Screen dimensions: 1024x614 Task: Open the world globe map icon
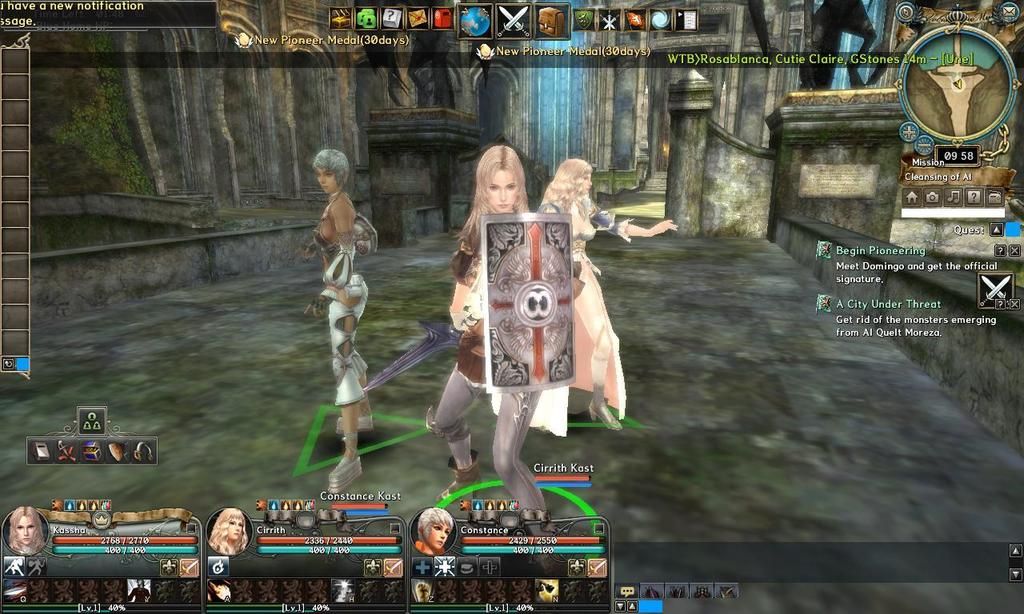pyautogui.click(x=475, y=20)
